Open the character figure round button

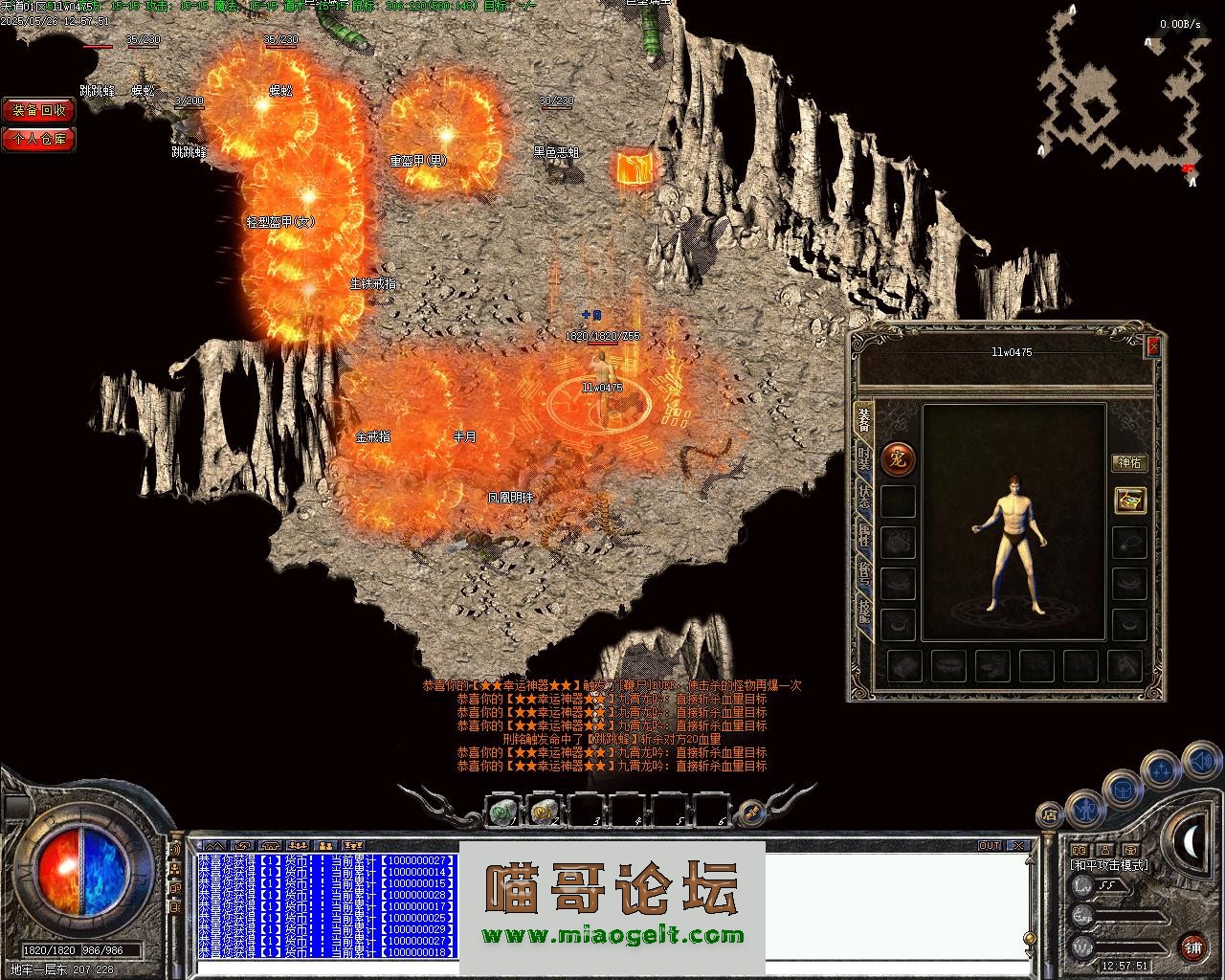(x=1085, y=810)
